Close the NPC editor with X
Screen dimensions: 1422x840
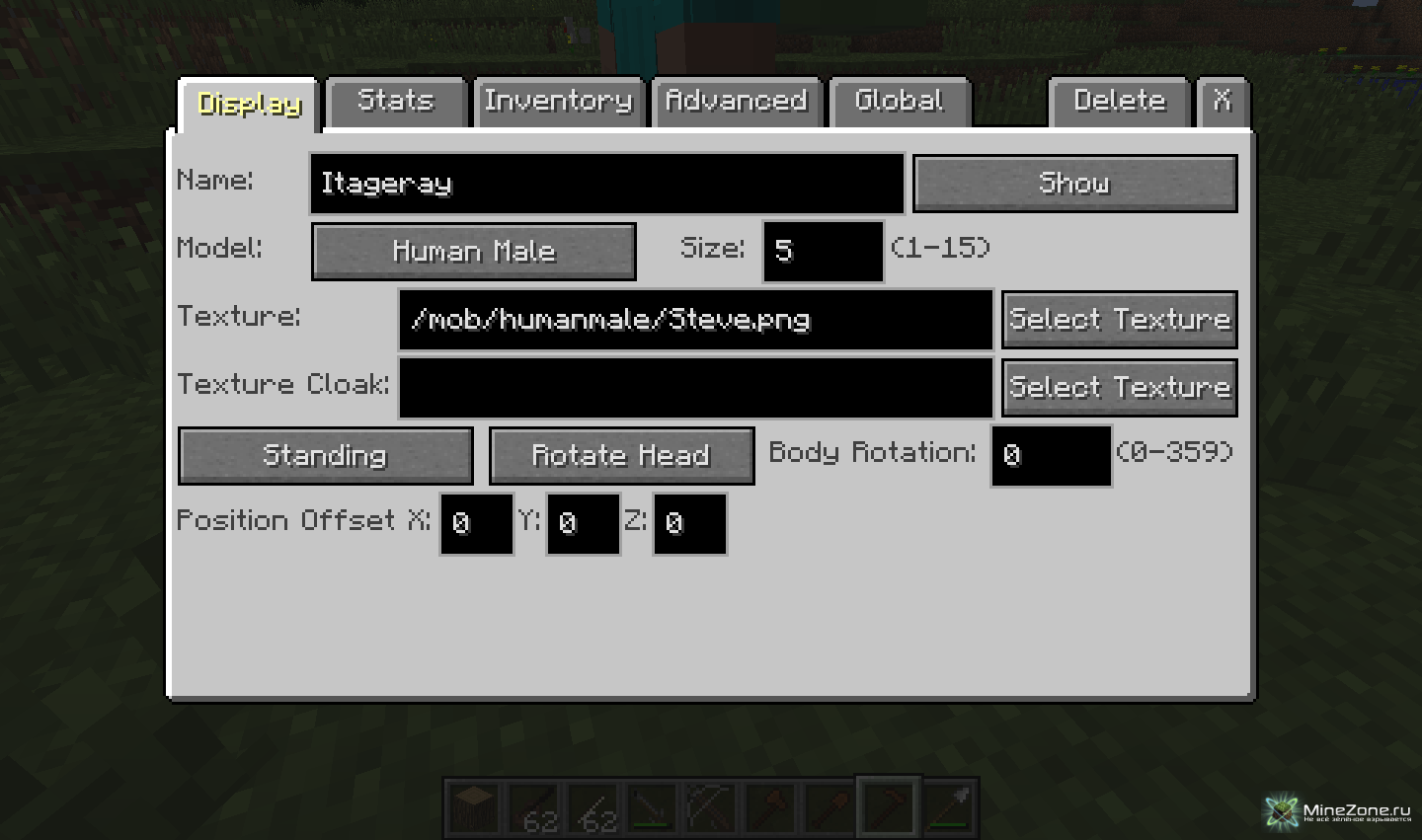tap(1223, 102)
